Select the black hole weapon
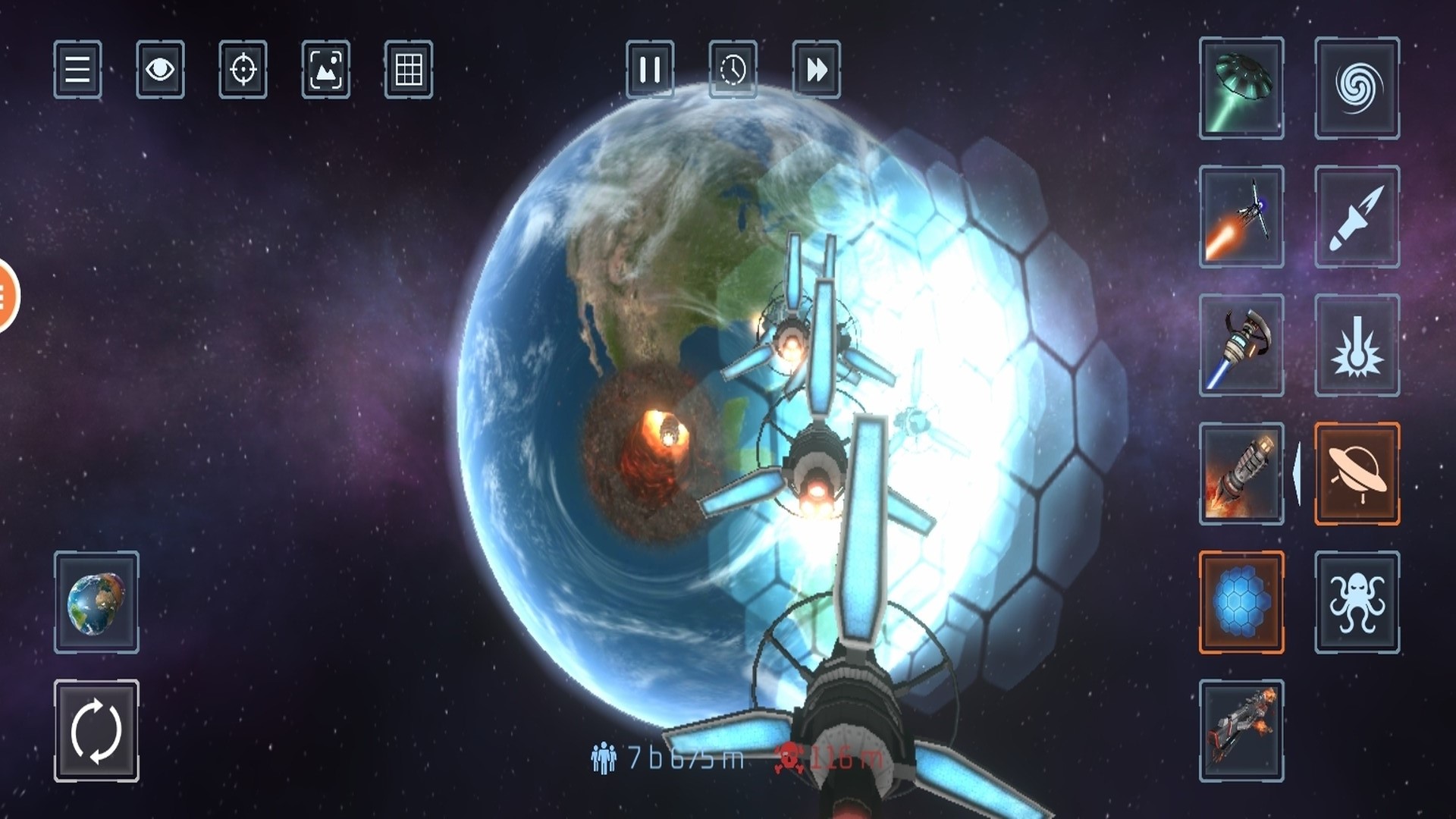The image size is (1456, 819). (x=1357, y=89)
